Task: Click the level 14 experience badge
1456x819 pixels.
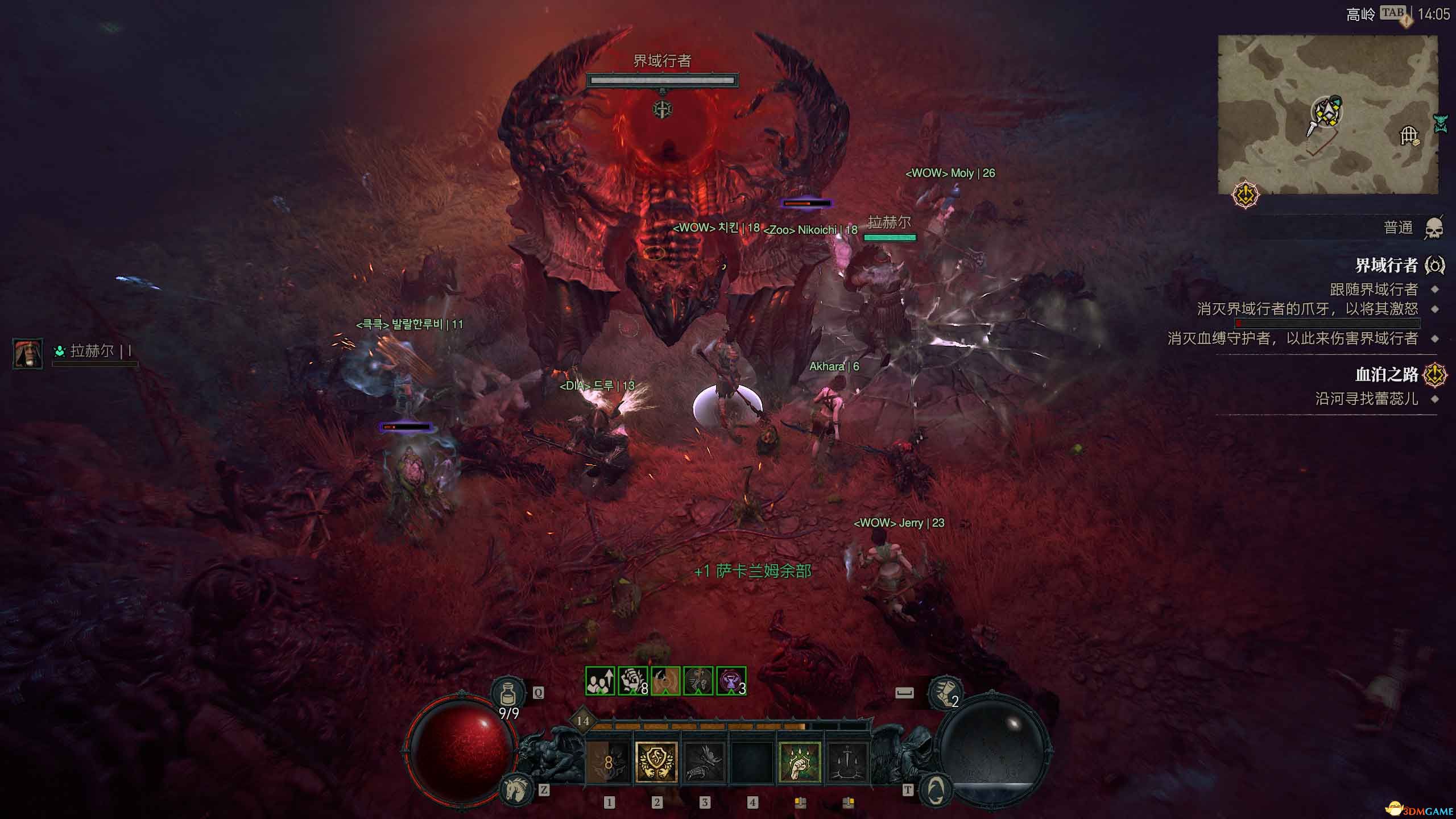Action: tap(583, 721)
